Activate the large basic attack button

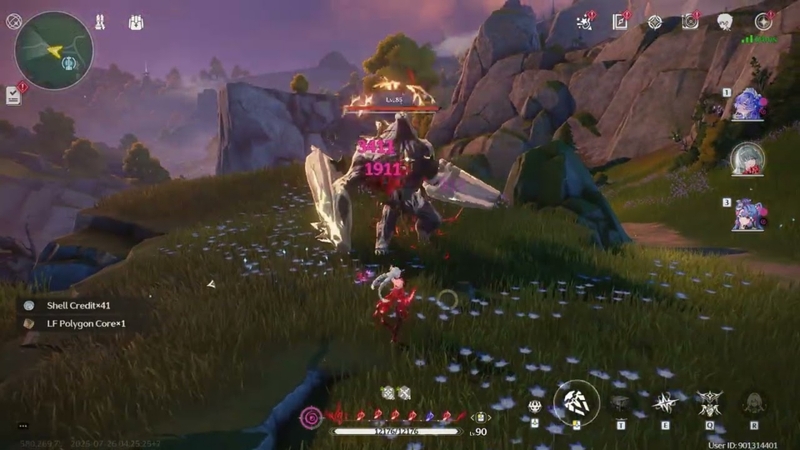pos(577,402)
